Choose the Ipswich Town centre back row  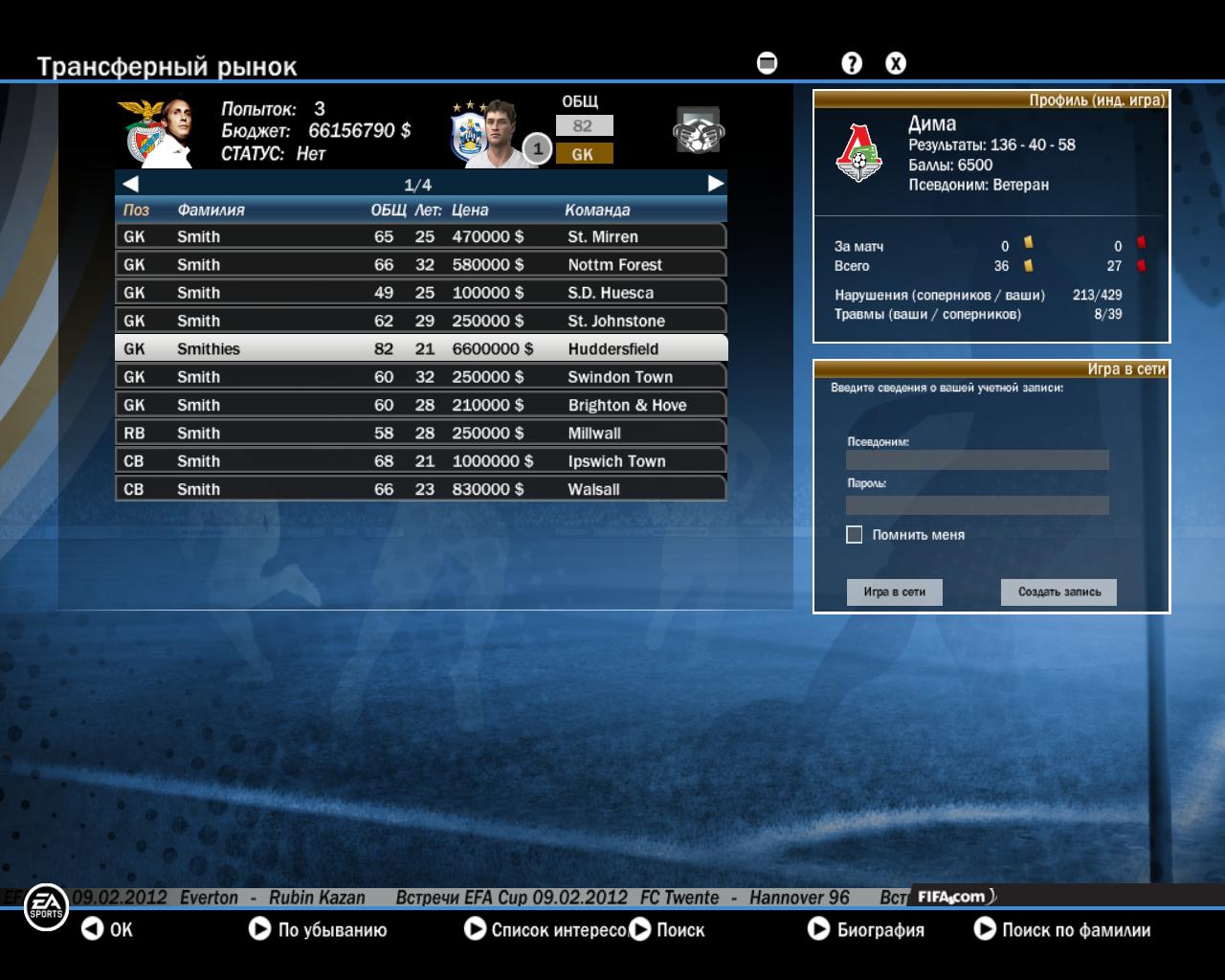click(420, 461)
